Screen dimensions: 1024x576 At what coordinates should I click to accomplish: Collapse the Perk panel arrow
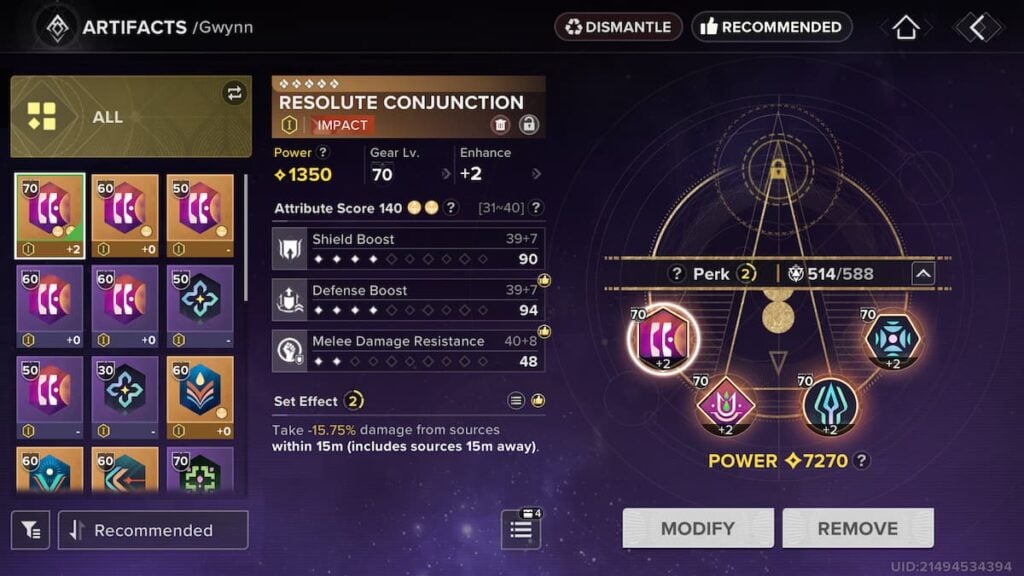point(923,273)
